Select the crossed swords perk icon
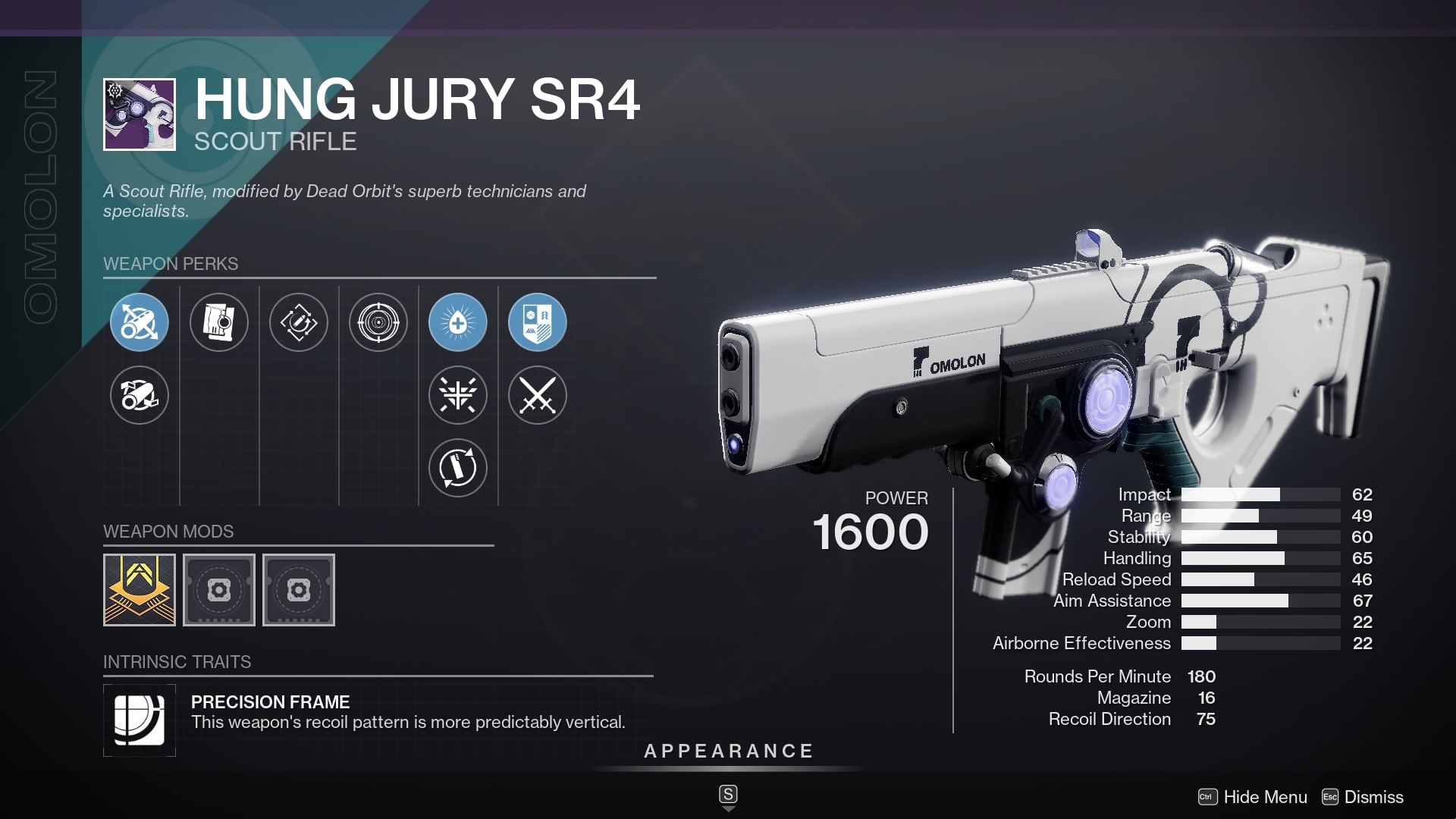Viewport: 1456px width, 819px height. [536, 396]
